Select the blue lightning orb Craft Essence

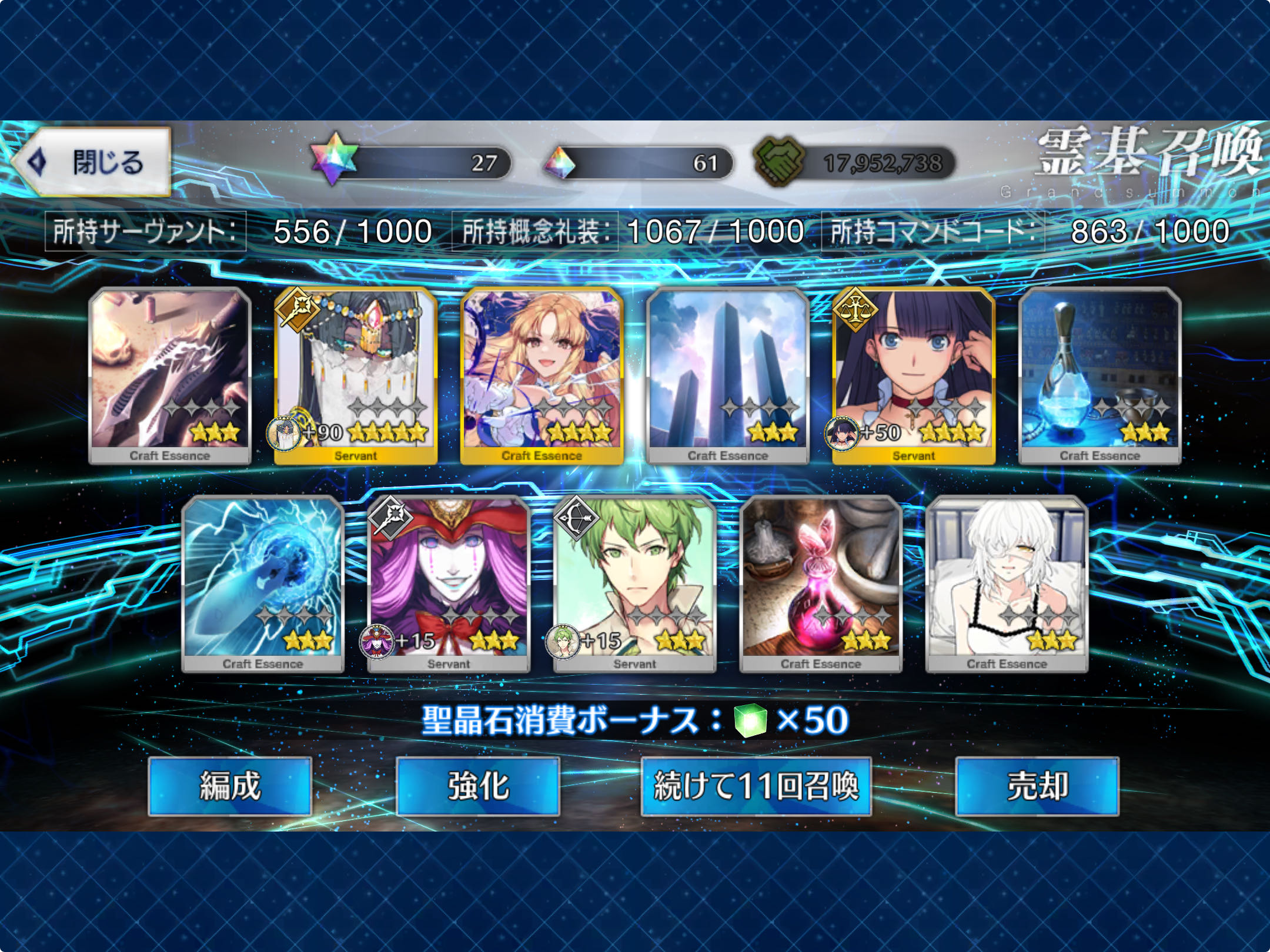pyautogui.click(x=263, y=584)
